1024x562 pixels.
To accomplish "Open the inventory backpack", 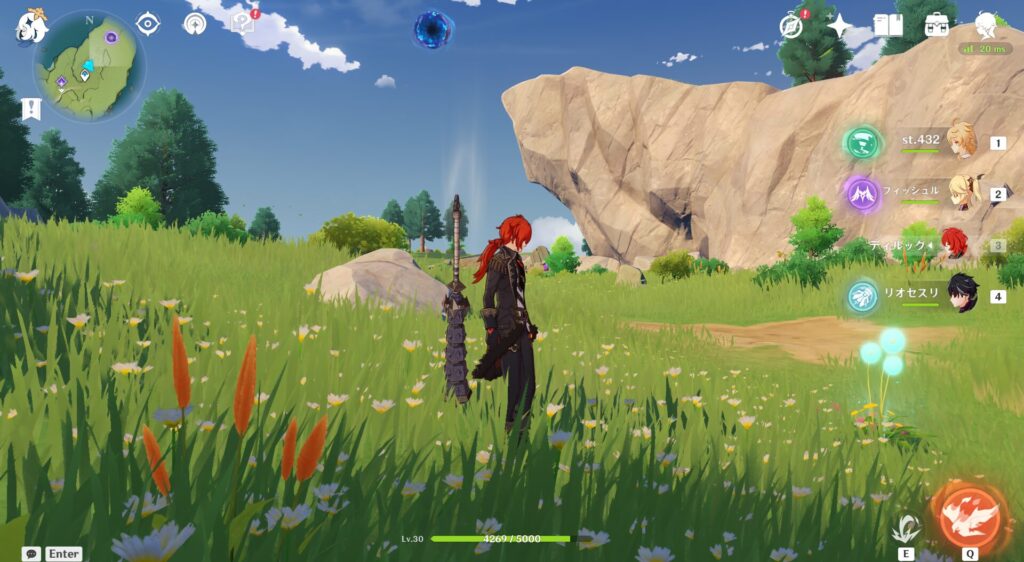I will [x=937, y=25].
